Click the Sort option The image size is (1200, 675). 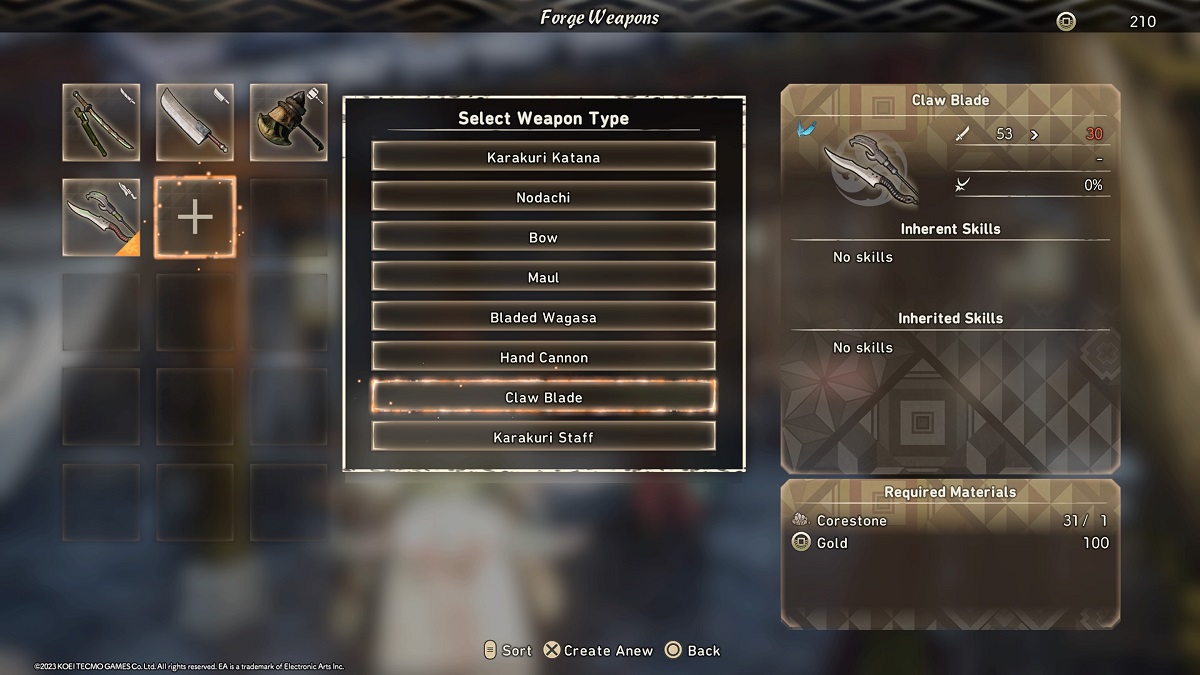coord(507,650)
